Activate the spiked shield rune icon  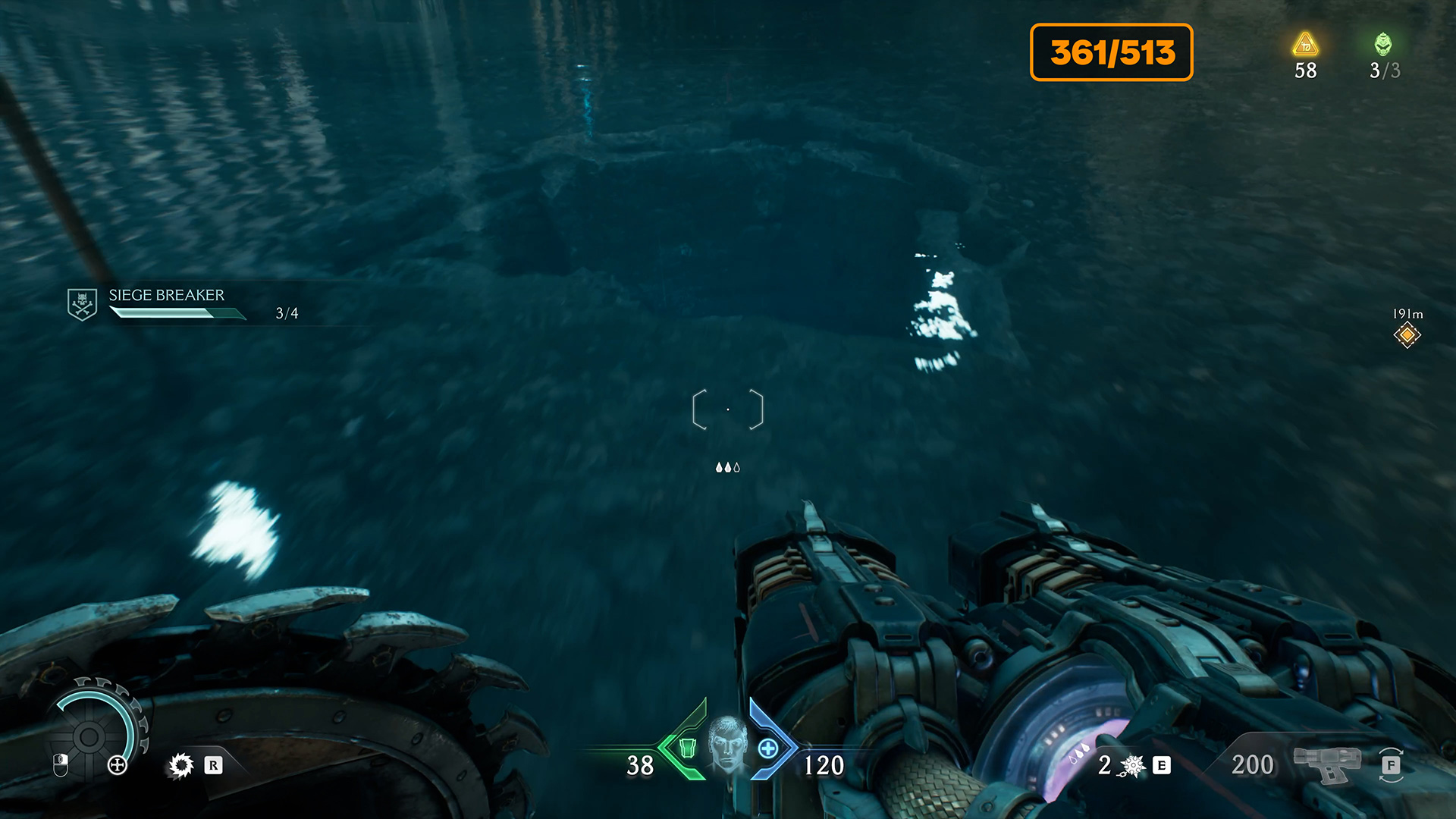[181, 765]
